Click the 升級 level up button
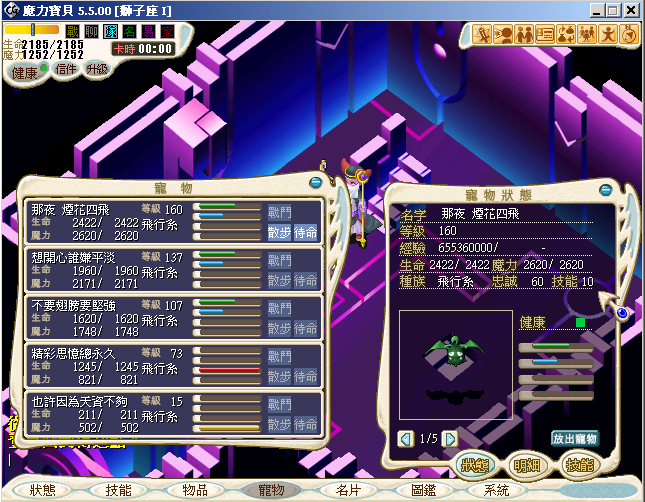 97,70
